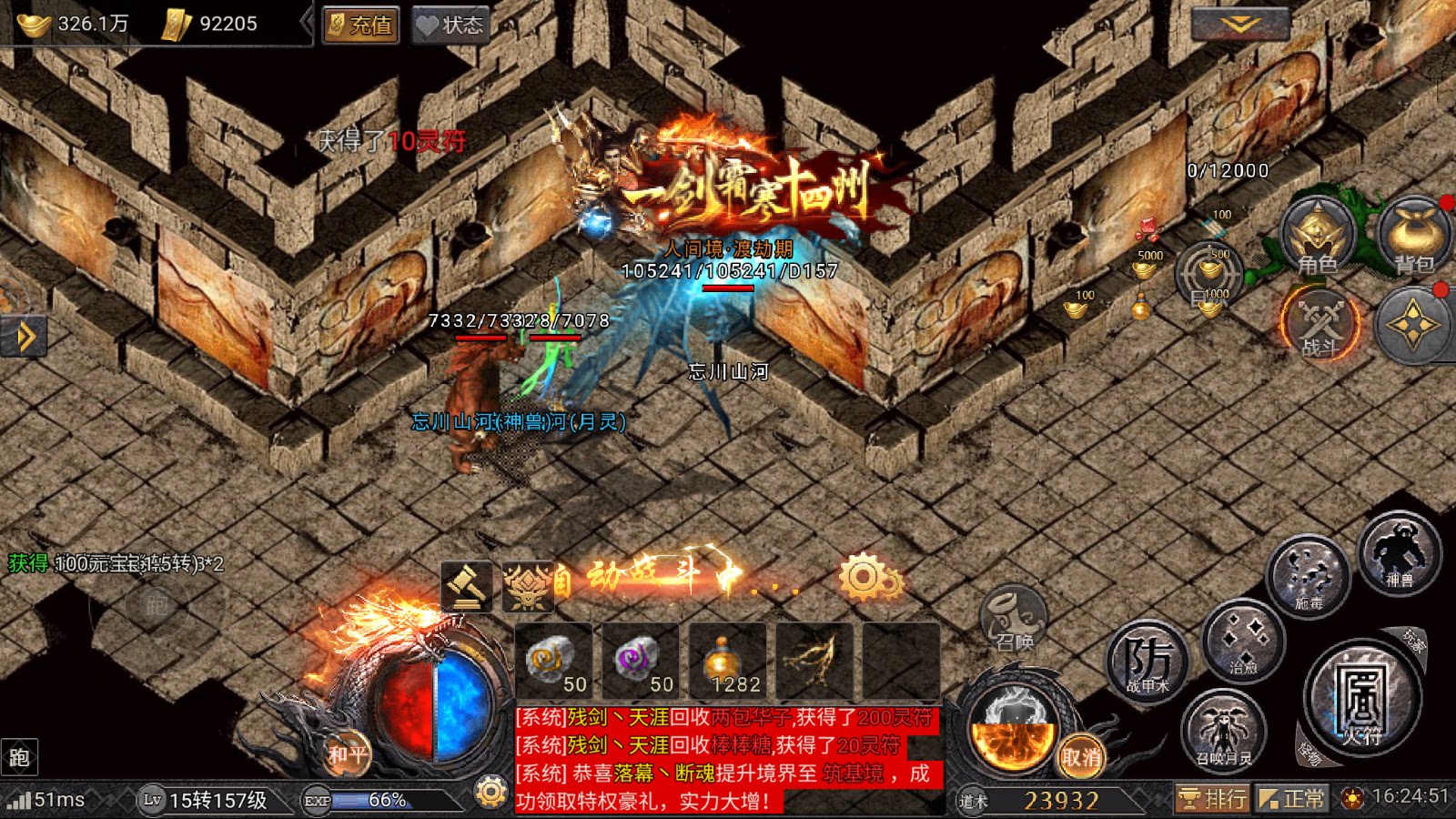Open the 充值 recharge shop
The image size is (1456, 819).
click(360, 25)
